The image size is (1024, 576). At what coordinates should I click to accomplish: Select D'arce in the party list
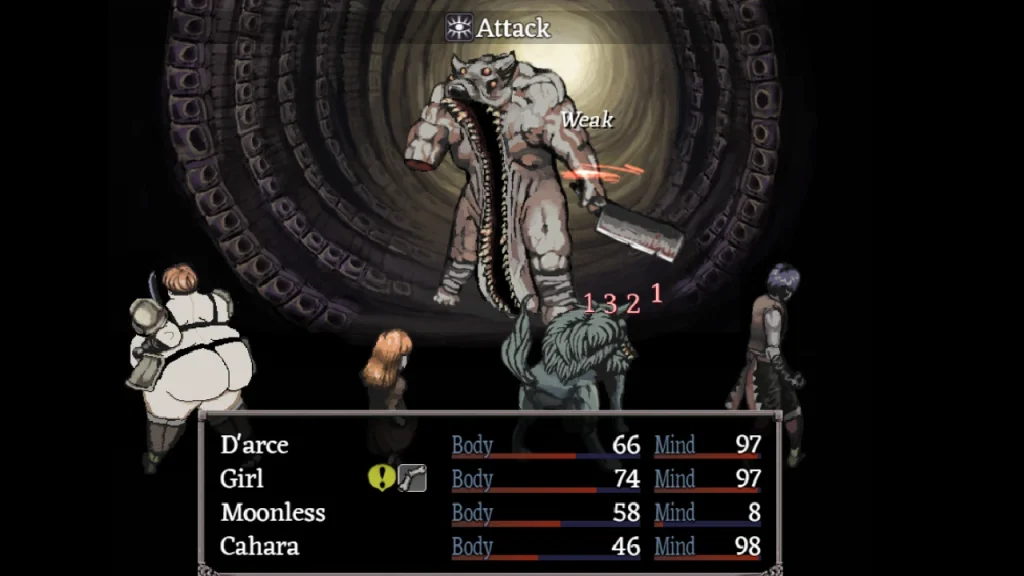click(254, 445)
